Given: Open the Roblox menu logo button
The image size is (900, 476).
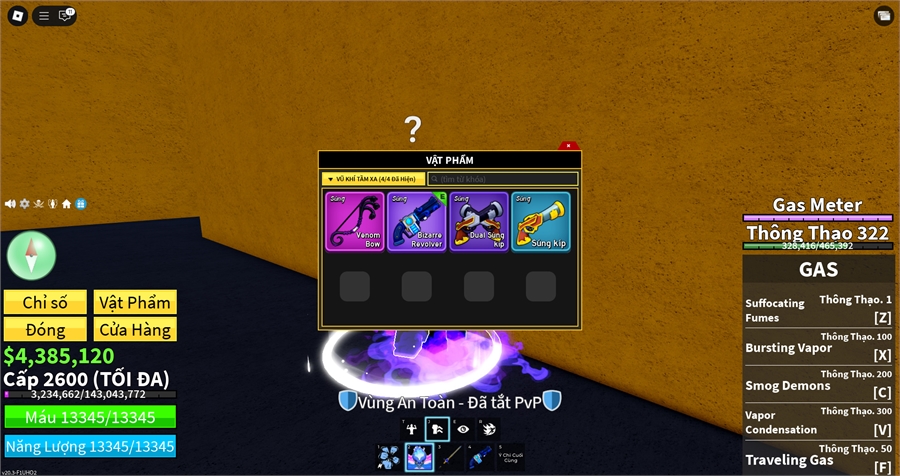Looking at the screenshot, I should 15,15.
